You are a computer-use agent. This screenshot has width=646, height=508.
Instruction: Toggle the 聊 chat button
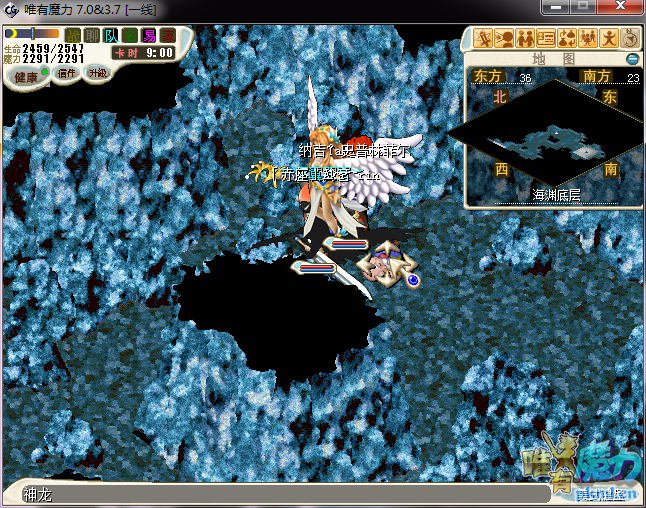click(92, 36)
